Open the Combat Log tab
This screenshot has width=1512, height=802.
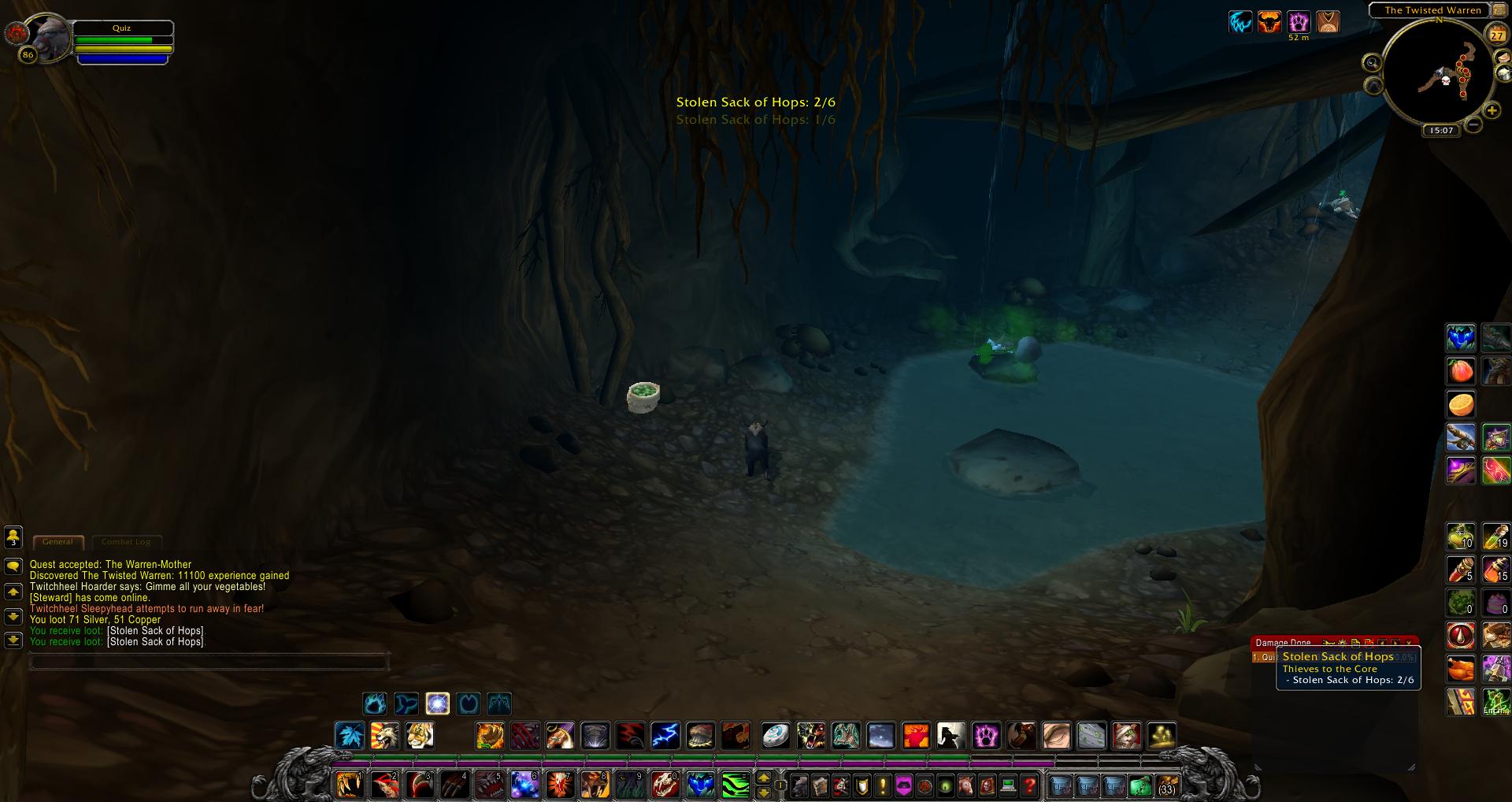click(126, 542)
